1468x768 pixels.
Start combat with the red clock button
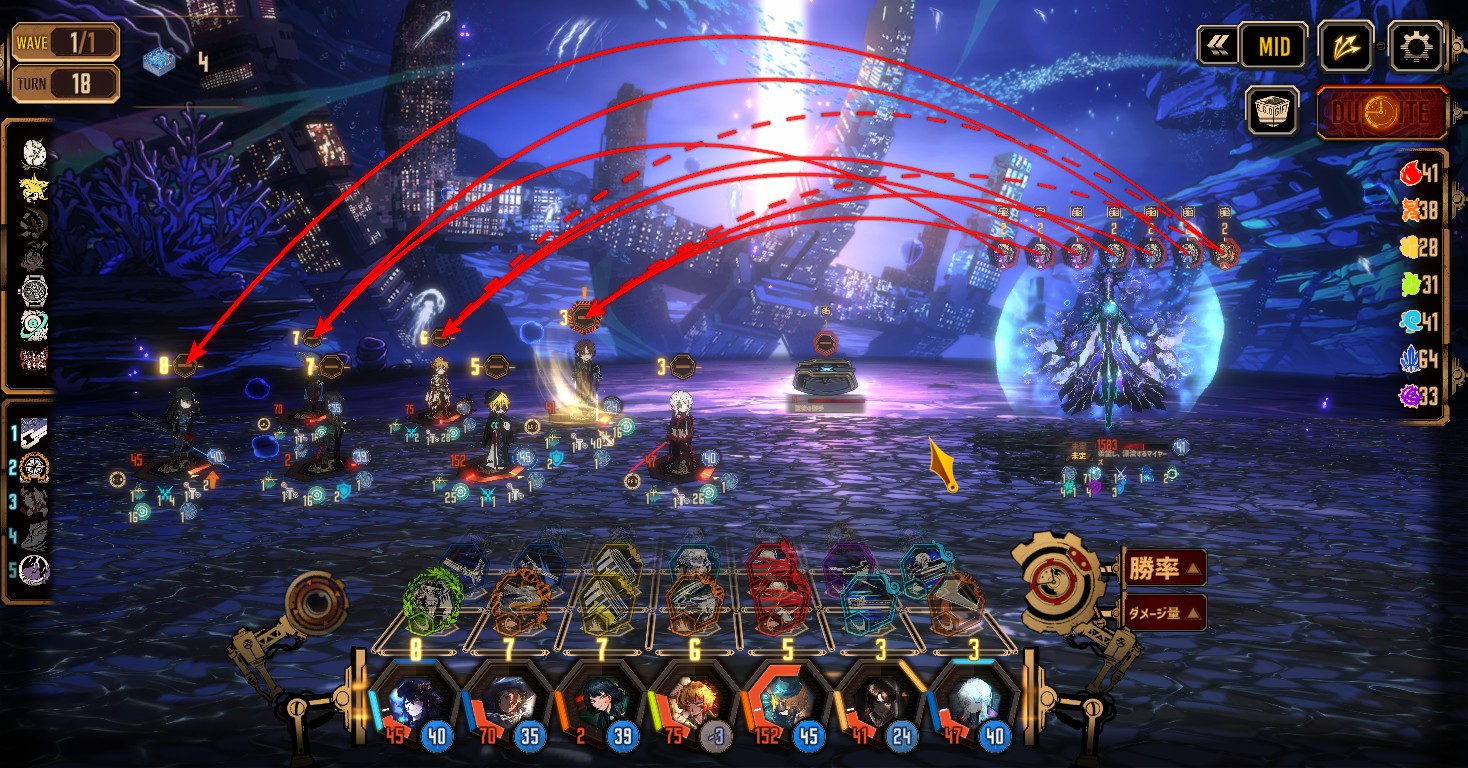[1382, 112]
